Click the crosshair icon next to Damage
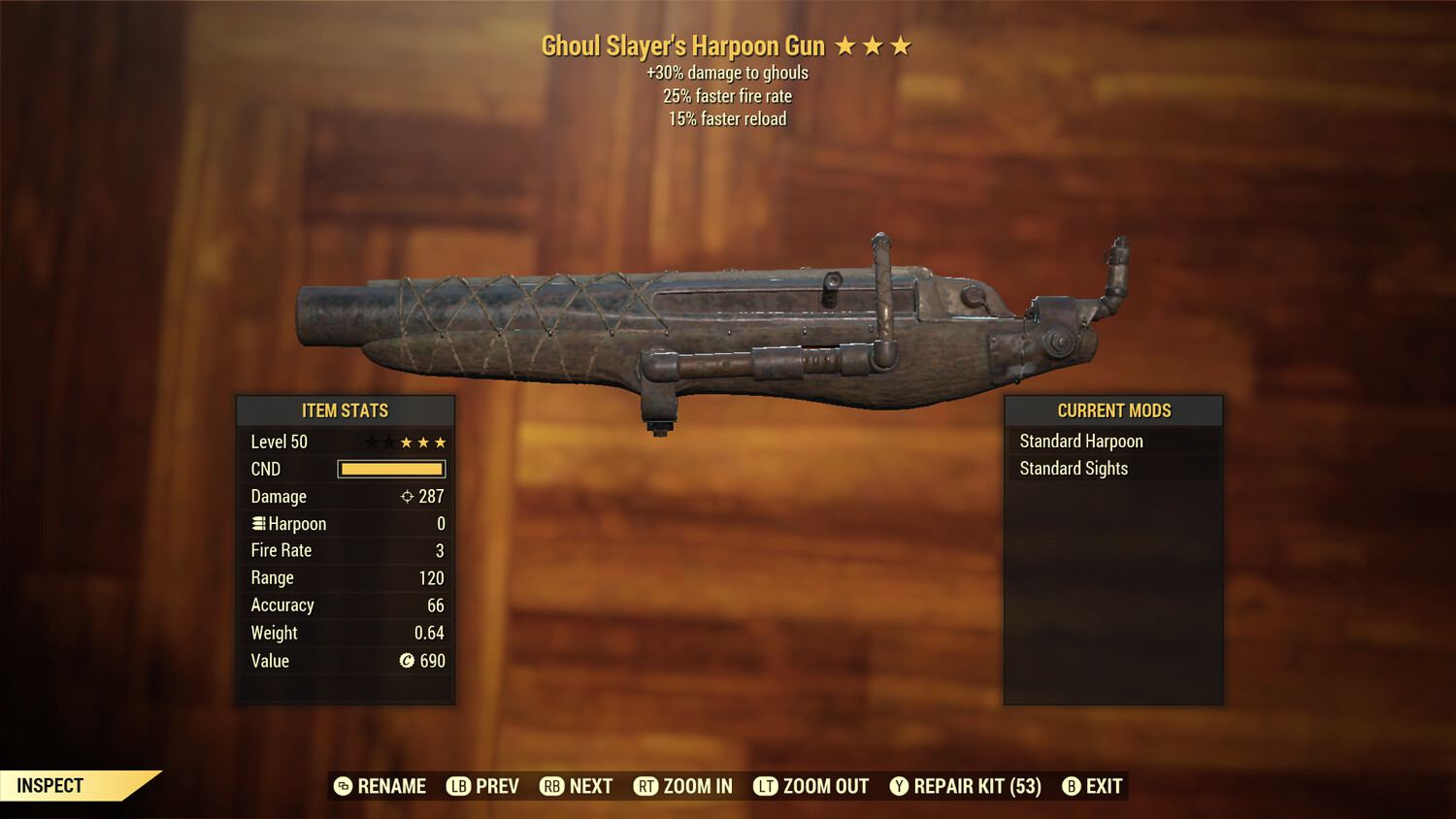Image resolution: width=1456 pixels, height=819 pixels. point(406,496)
